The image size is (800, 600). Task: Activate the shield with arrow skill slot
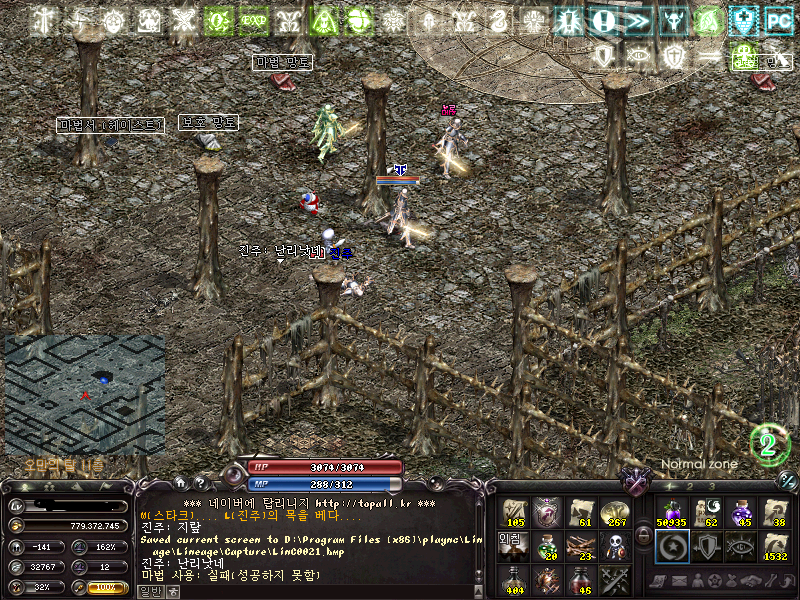tap(706, 546)
